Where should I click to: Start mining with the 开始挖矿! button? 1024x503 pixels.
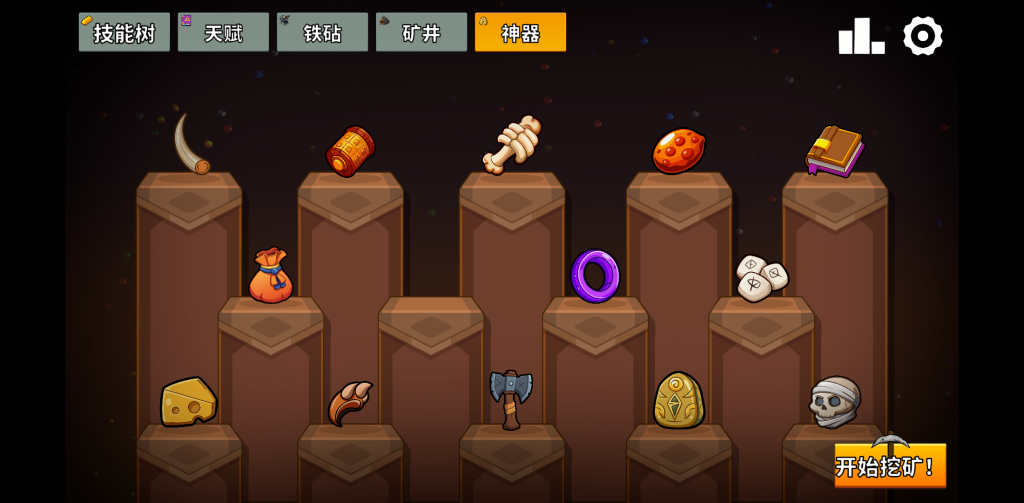(889, 465)
